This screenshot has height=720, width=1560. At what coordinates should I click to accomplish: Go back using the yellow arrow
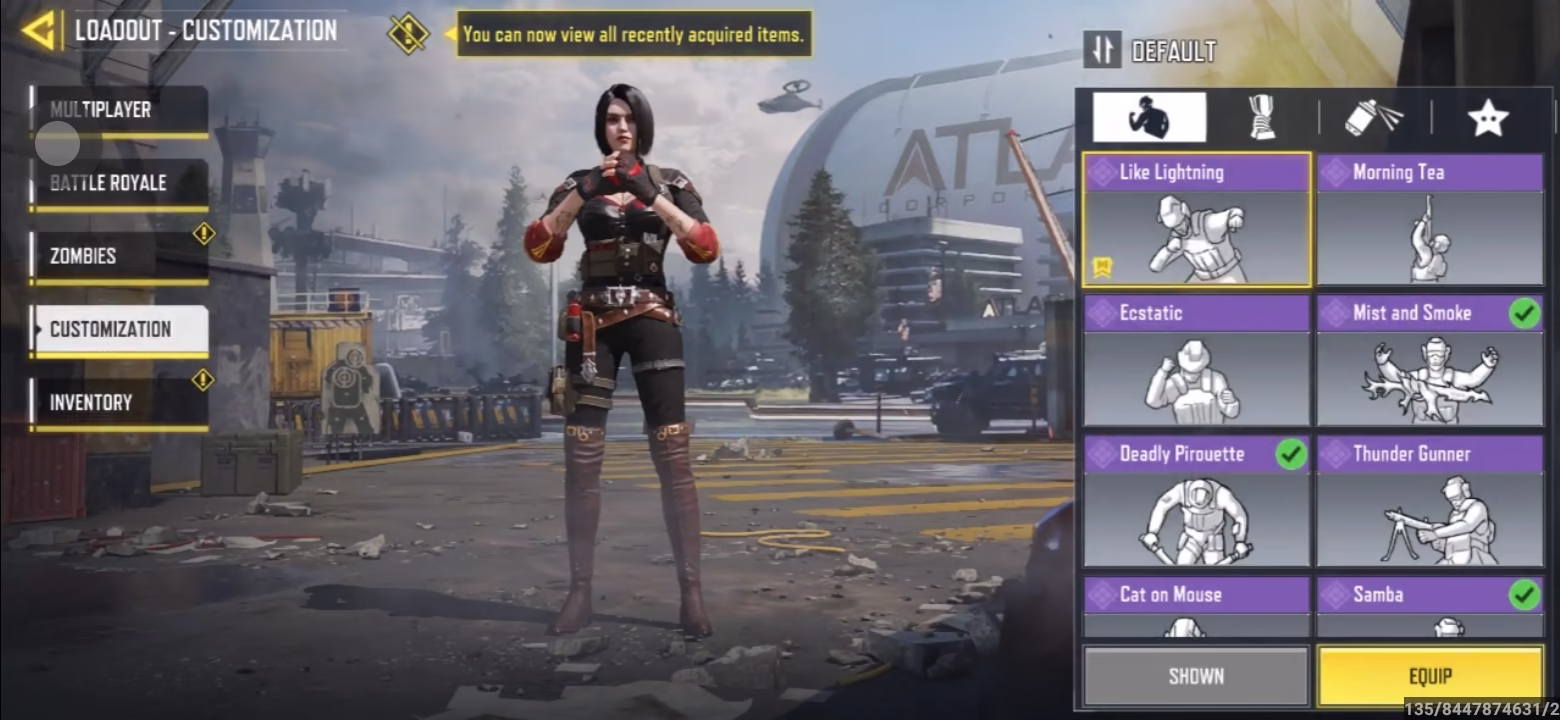38,31
